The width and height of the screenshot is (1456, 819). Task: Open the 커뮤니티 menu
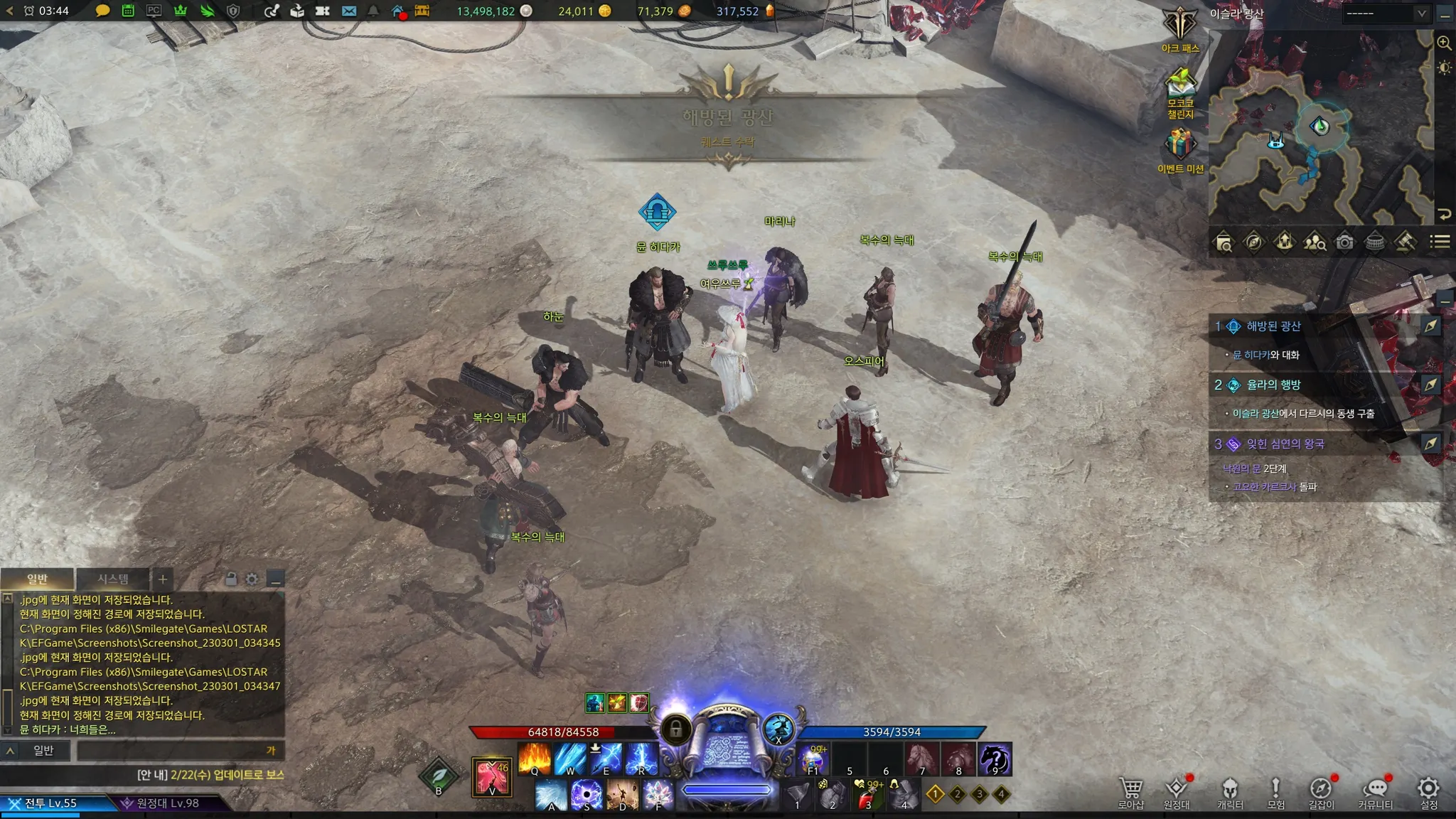tap(1375, 789)
